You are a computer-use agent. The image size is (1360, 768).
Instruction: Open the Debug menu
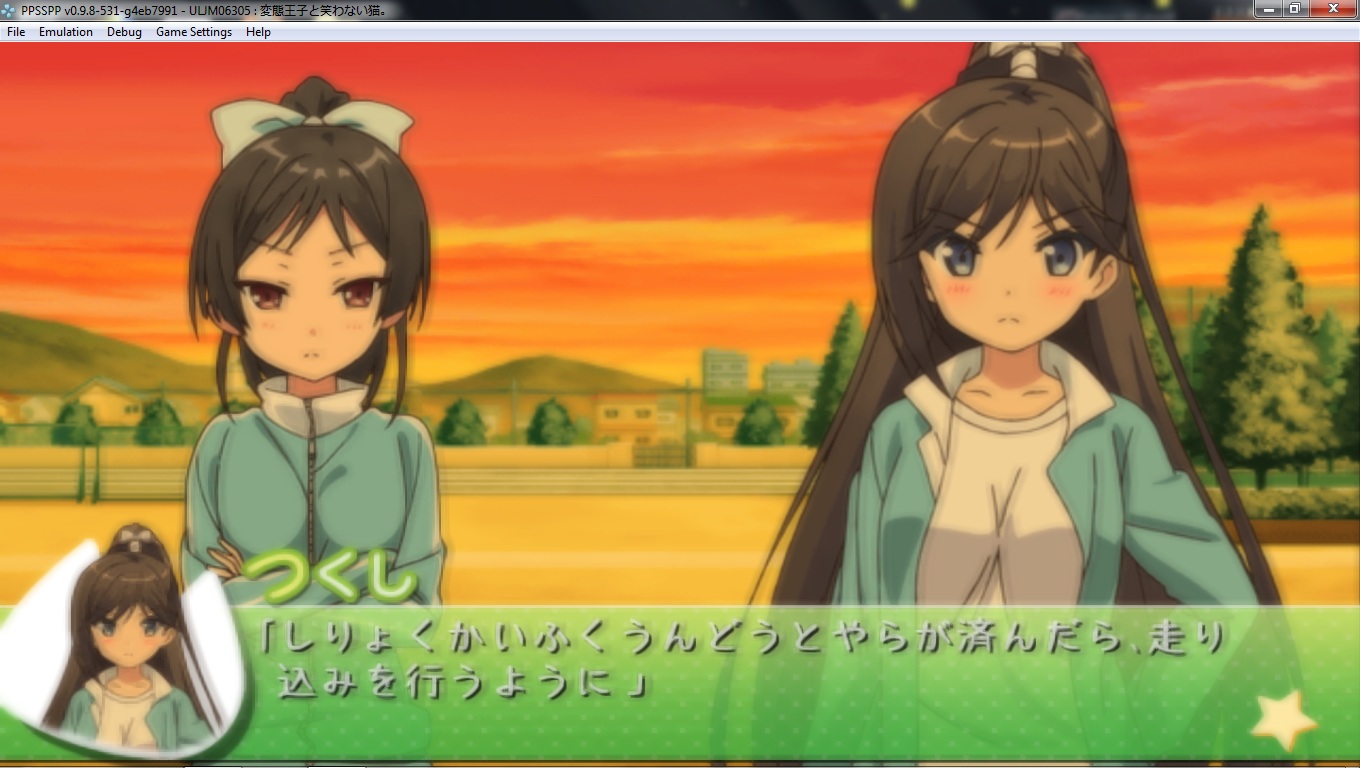[x=124, y=32]
